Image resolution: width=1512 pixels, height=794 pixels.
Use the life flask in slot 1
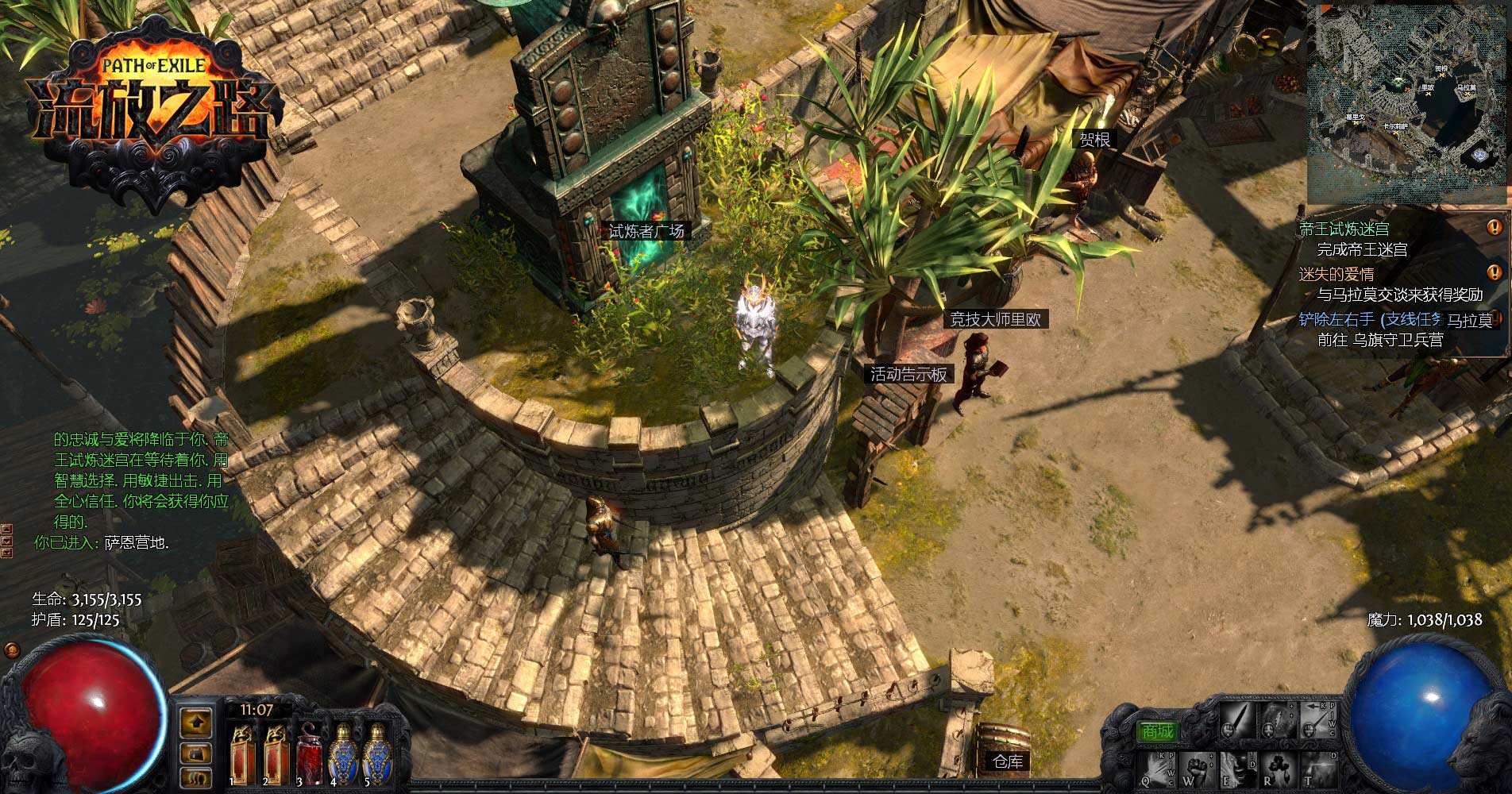242,754
